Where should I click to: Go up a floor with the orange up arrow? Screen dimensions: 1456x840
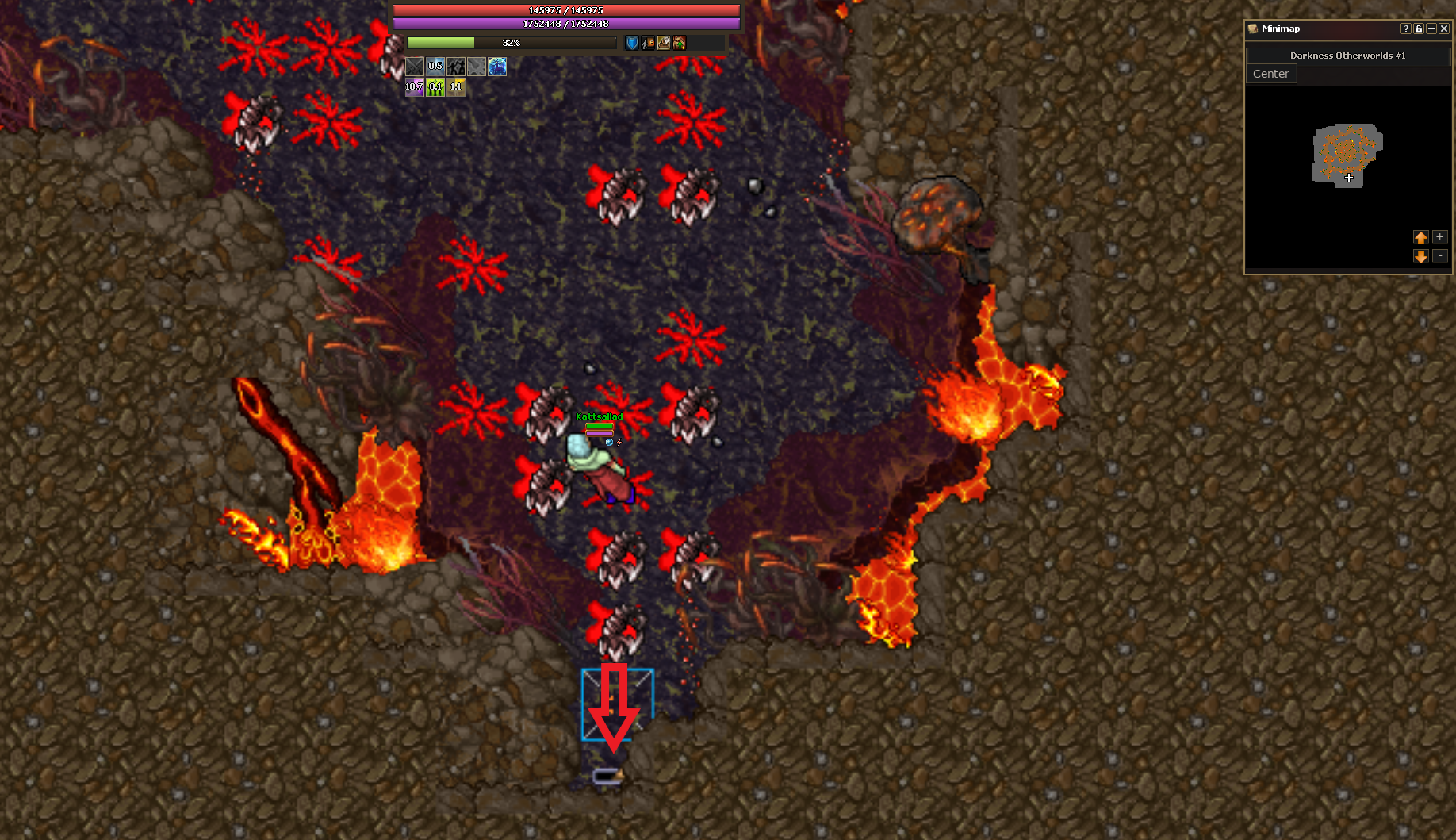click(1420, 237)
